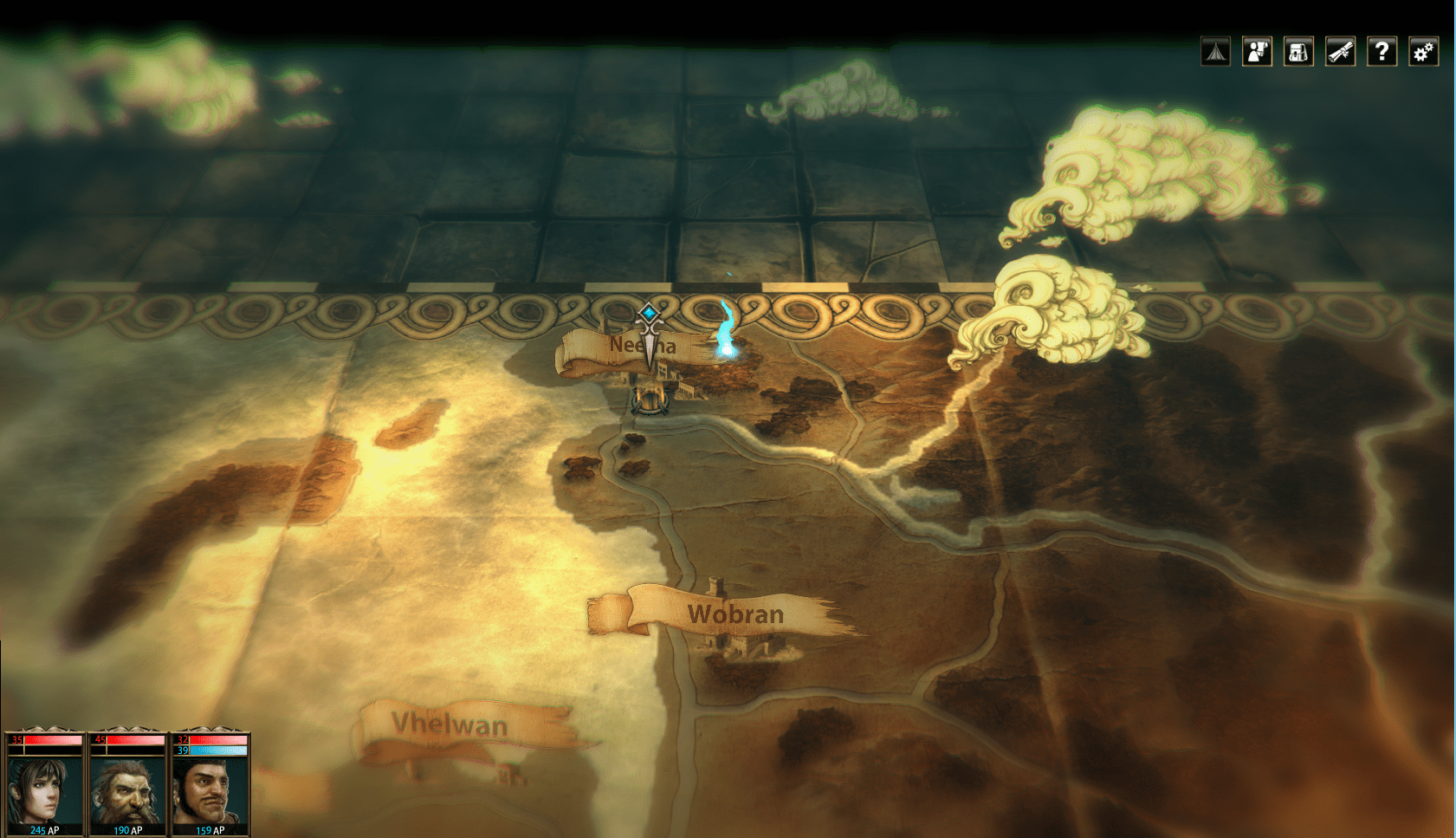Travel to Wobran on the map

coord(734,614)
